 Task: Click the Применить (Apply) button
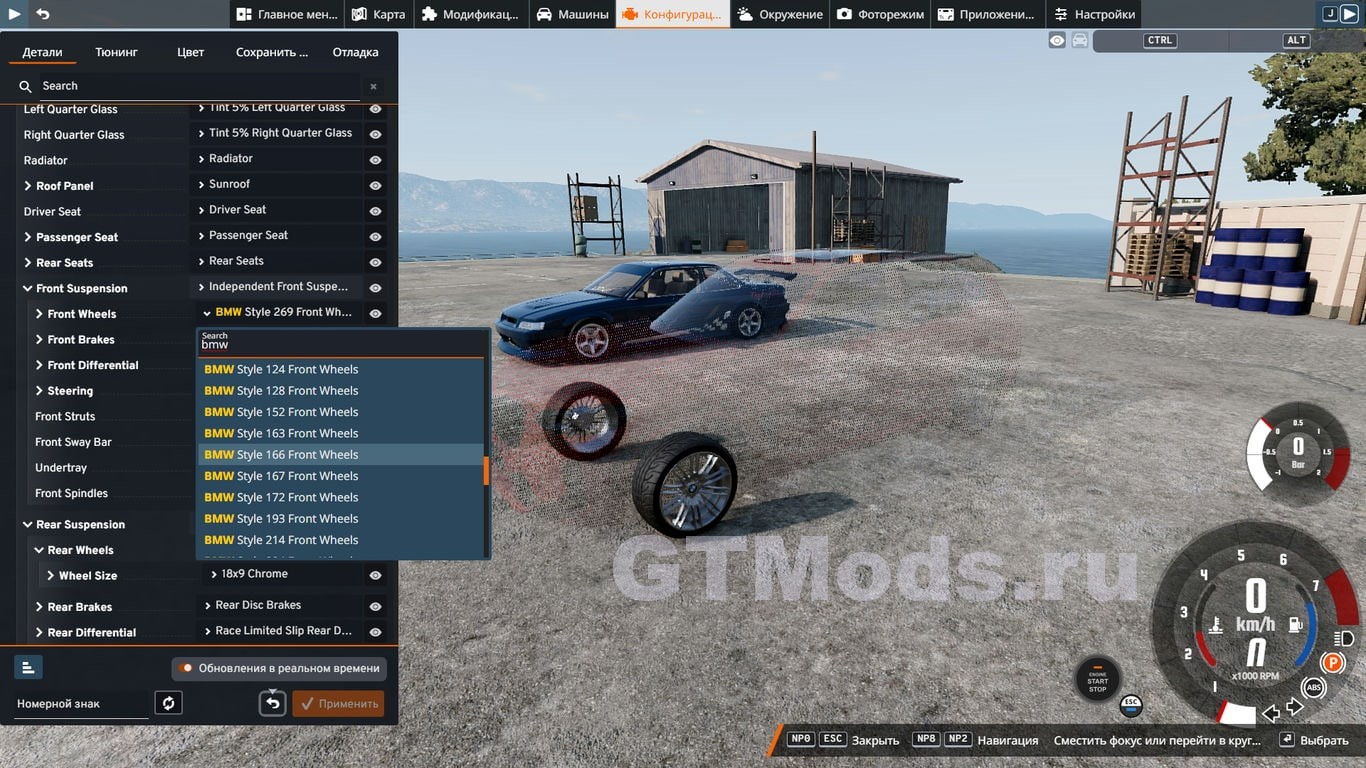point(338,704)
